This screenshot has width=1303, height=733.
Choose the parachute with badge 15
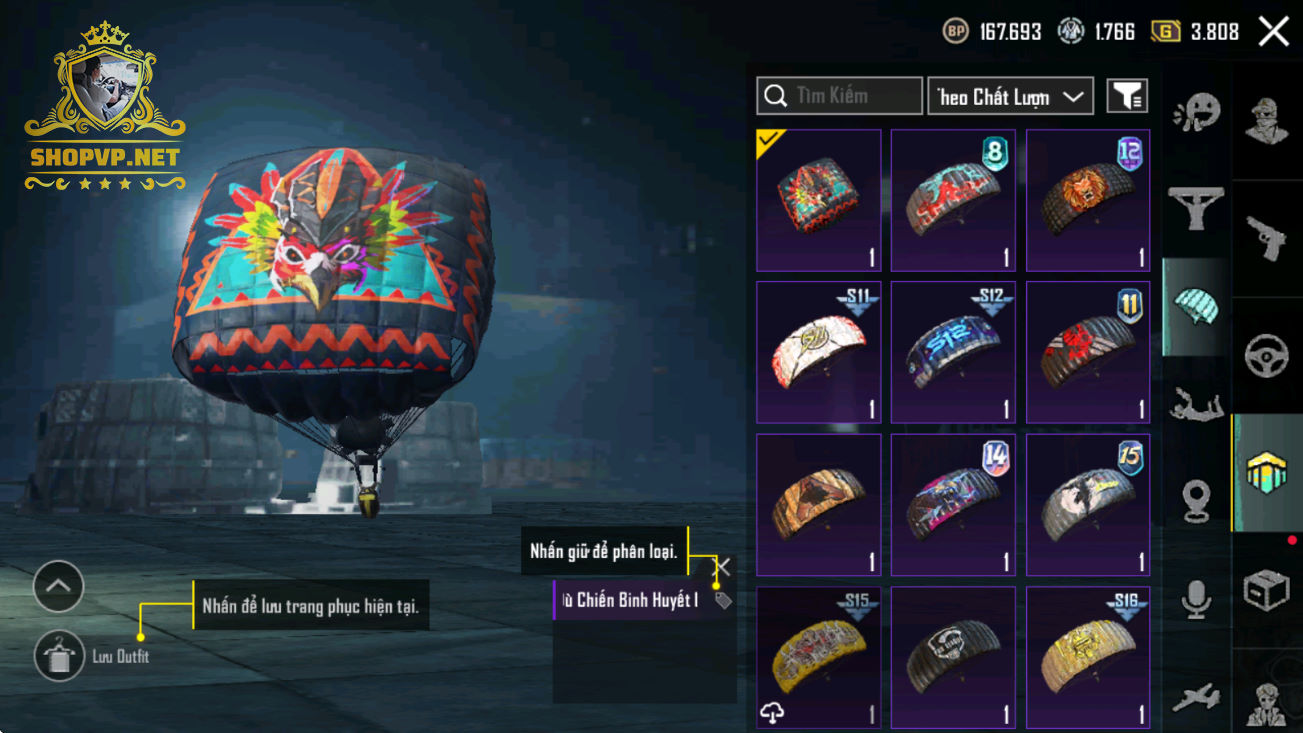coord(1088,504)
